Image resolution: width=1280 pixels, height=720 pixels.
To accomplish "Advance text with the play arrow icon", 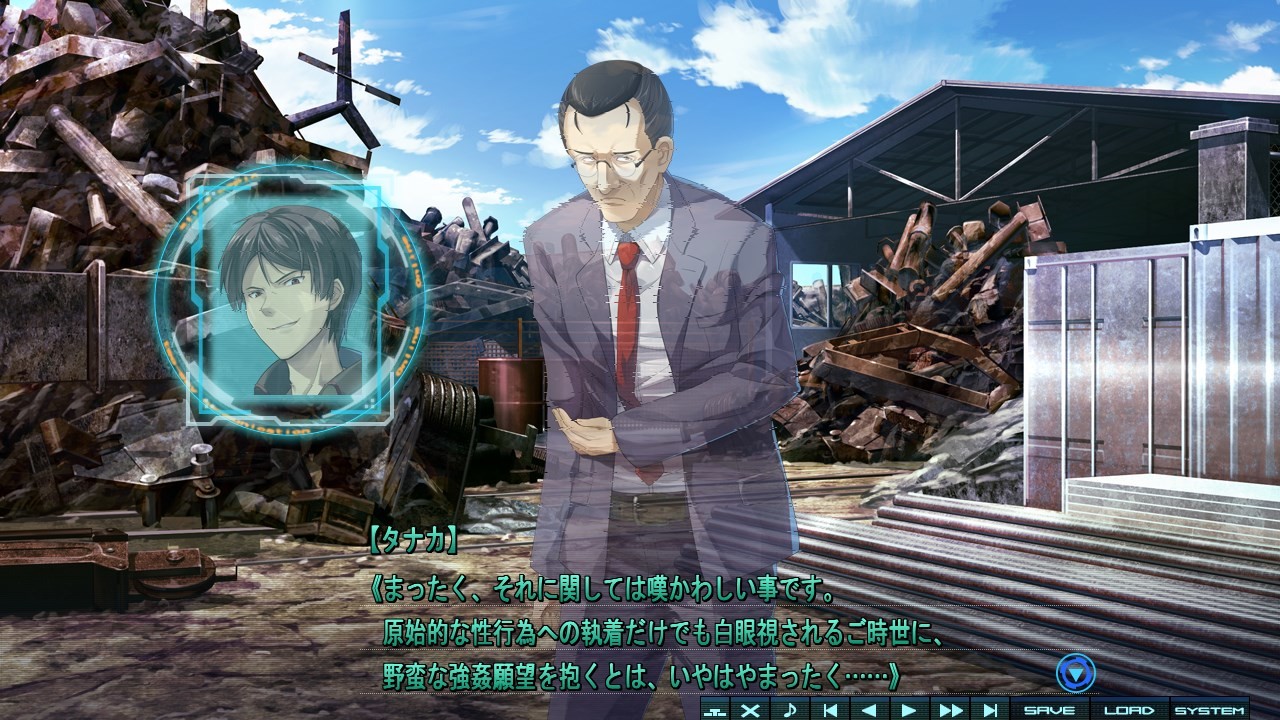I will pos(908,708).
